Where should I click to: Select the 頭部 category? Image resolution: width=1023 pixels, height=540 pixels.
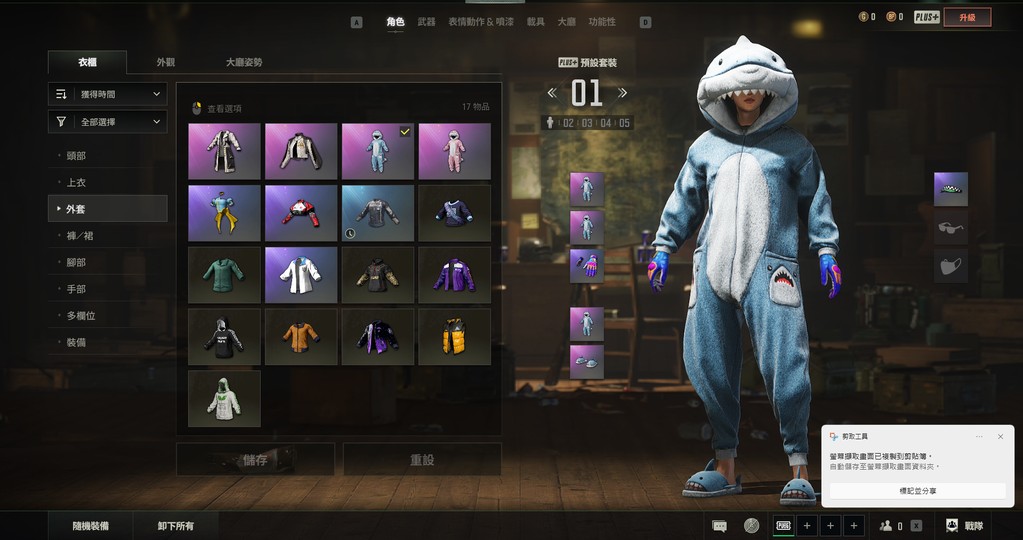click(x=76, y=156)
